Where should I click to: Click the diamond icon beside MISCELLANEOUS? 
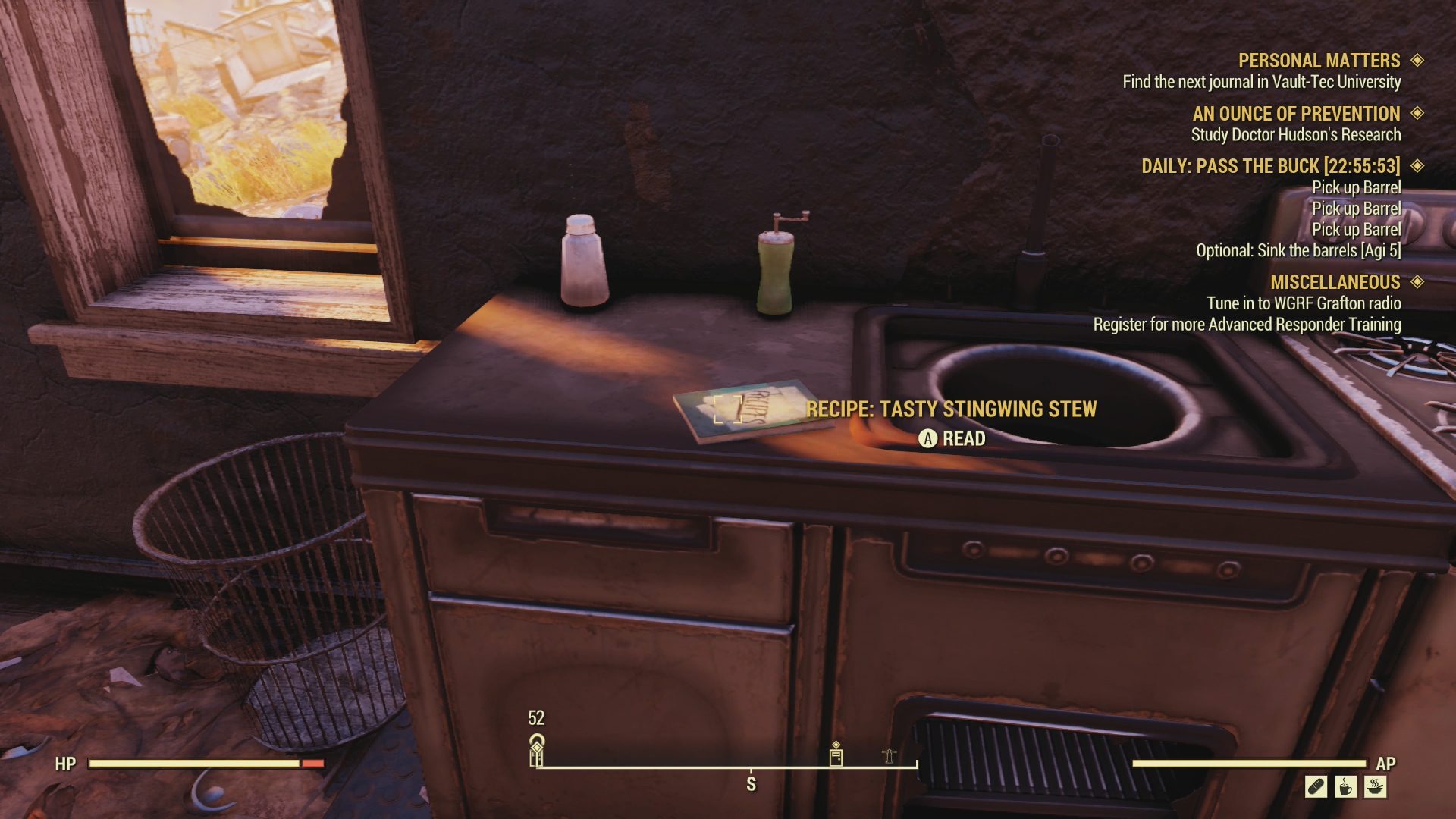(x=1417, y=282)
